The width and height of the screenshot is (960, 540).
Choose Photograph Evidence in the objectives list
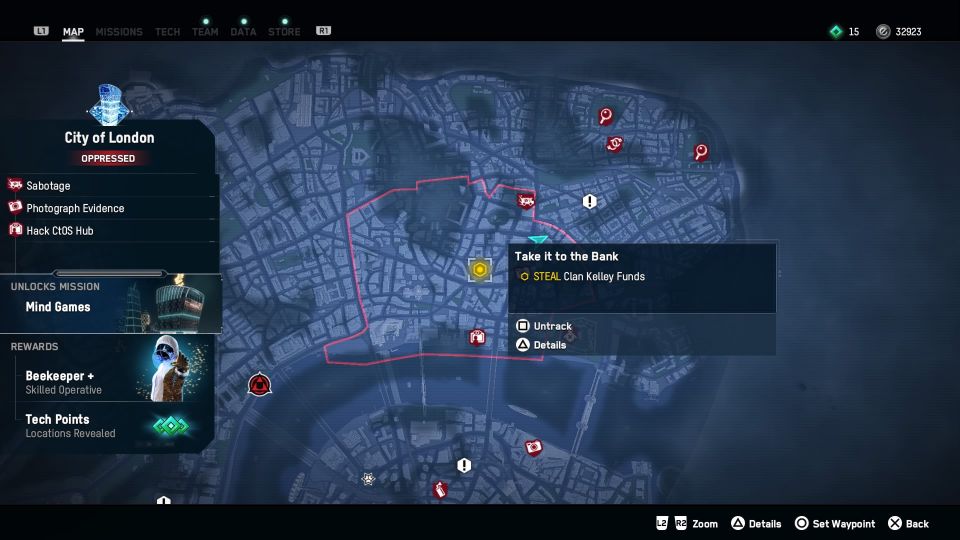click(x=75, y=208)
